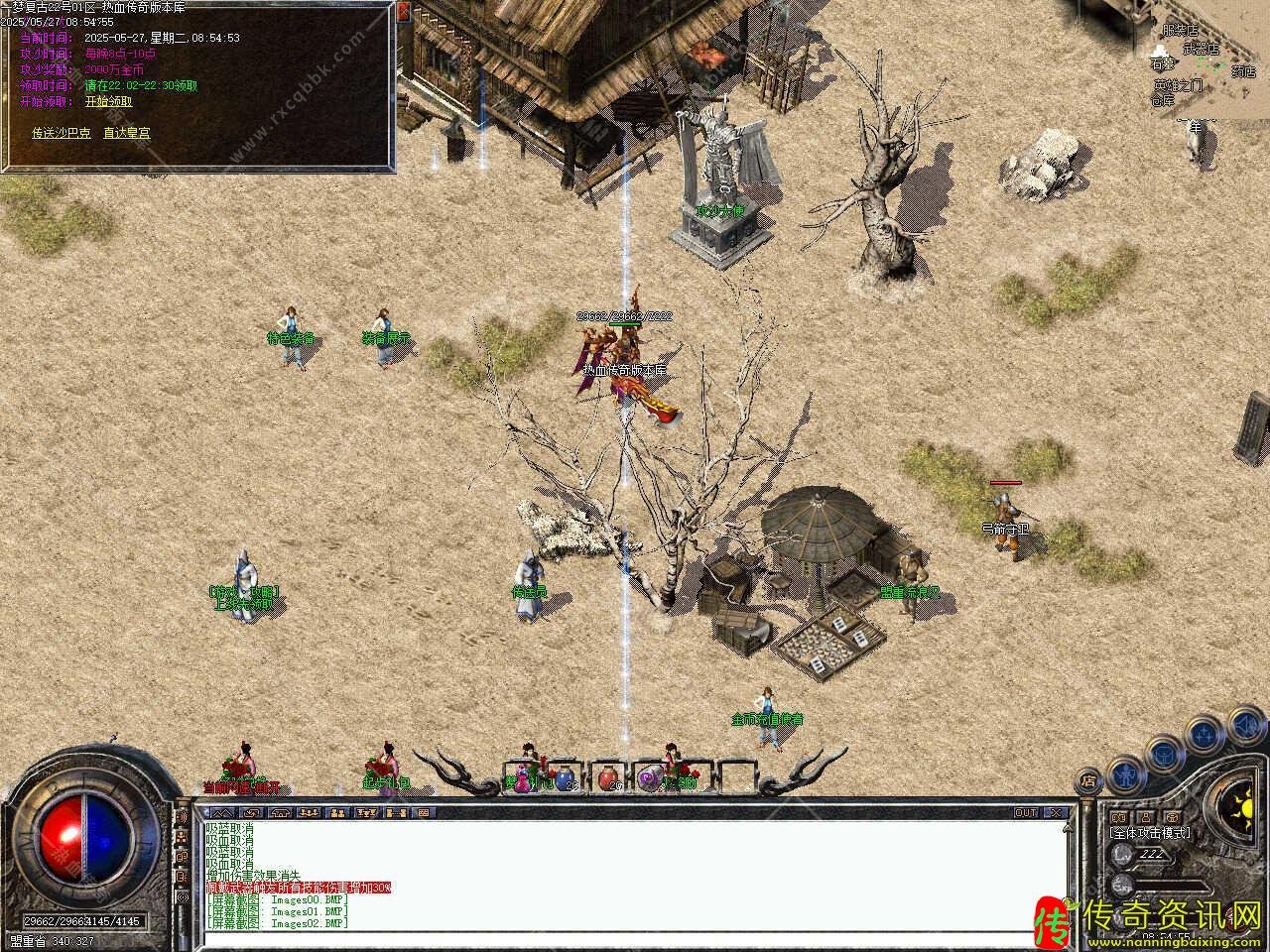Select the blue mana potion belt slot

click(564, 777)
